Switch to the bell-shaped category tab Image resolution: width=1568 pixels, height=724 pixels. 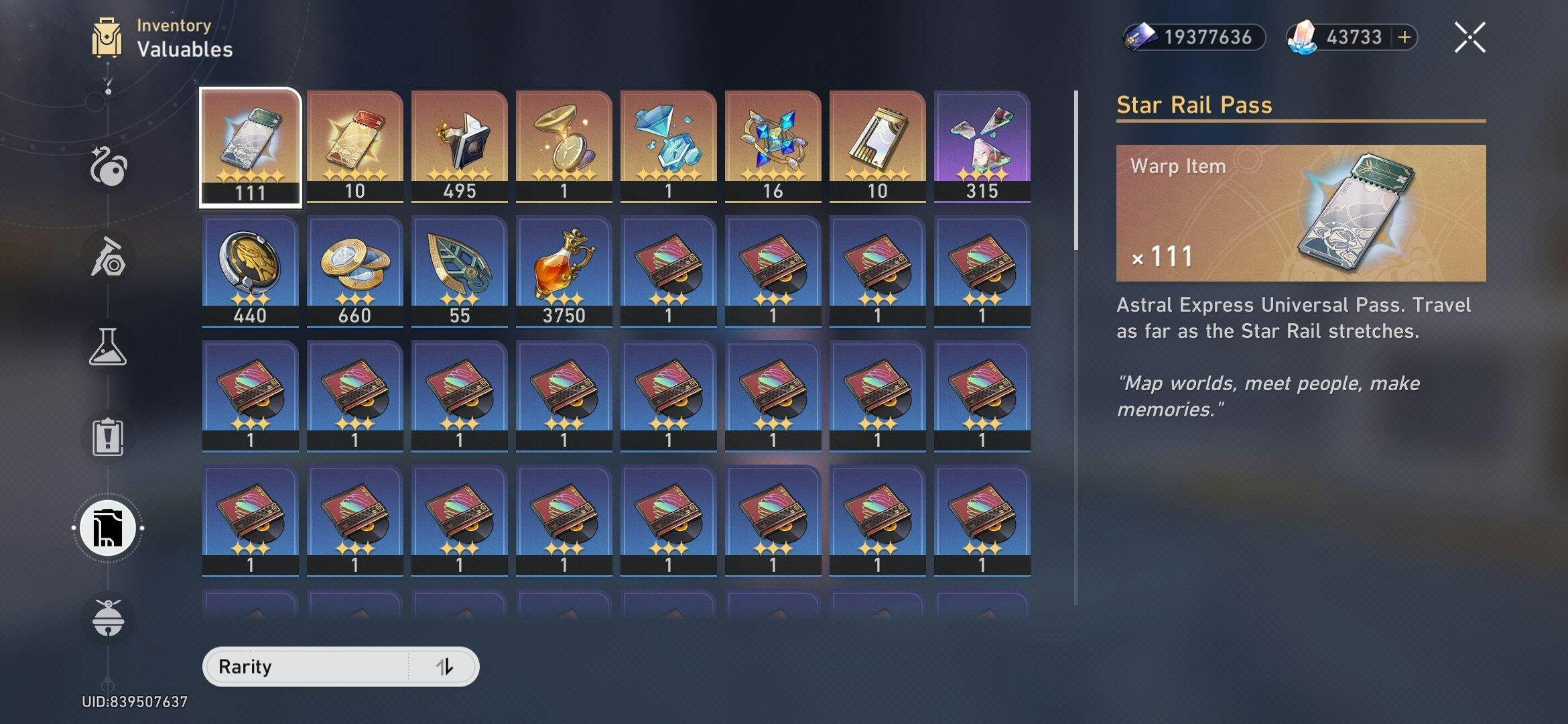click(x=108, y=618)
